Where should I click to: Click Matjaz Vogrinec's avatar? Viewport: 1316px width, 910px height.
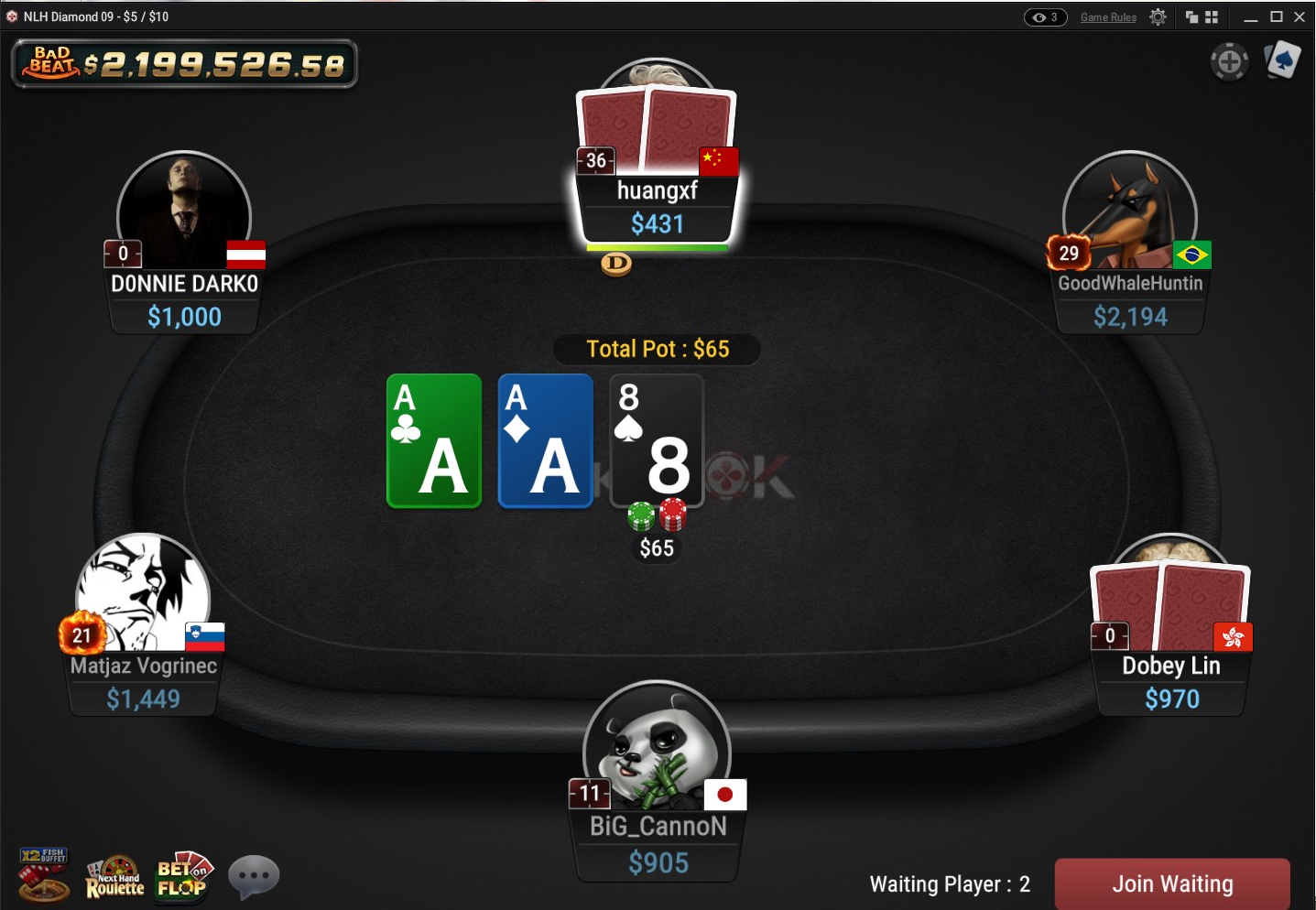pyautogui.click(x=143, y=595)
